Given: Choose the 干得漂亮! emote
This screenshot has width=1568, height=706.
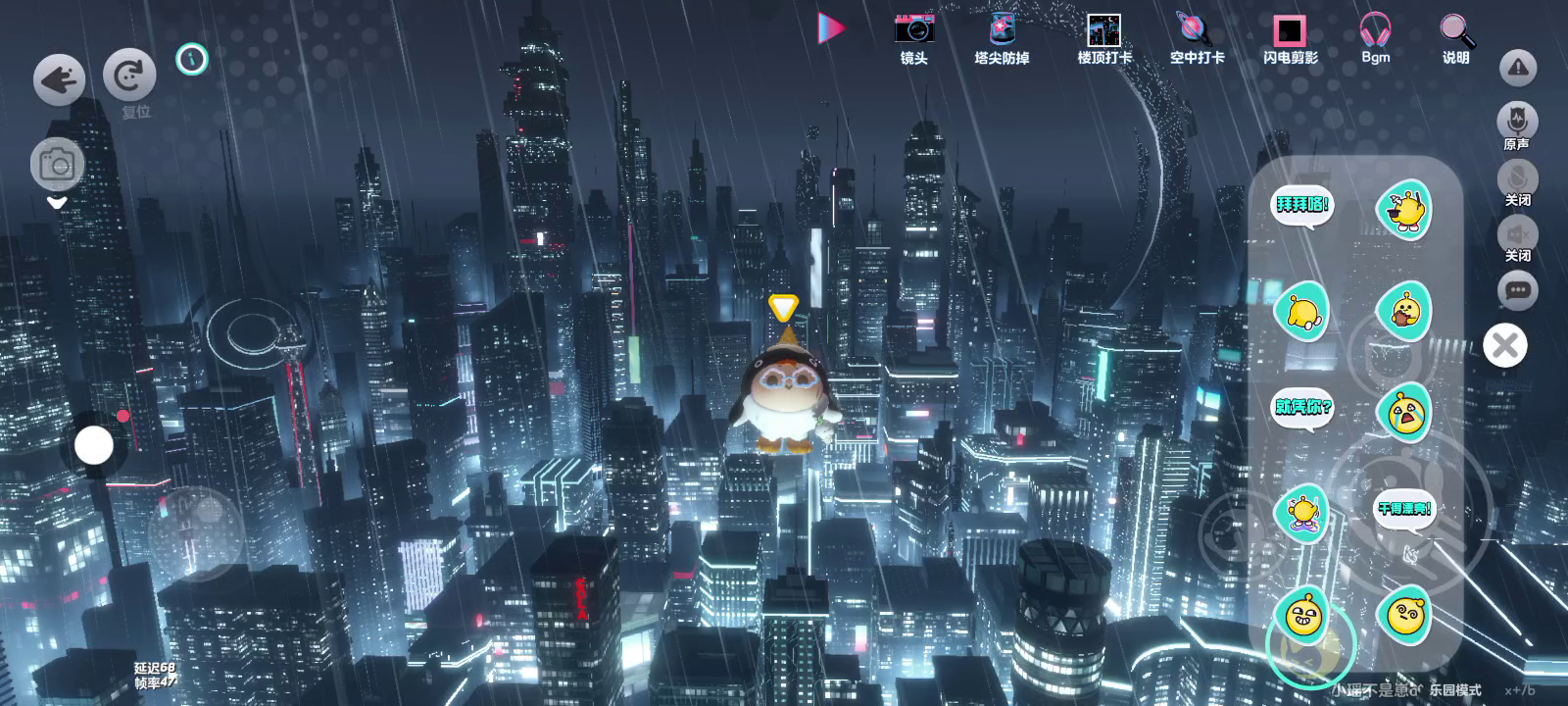Looking at the screenshot, I should pos(1404,509).
